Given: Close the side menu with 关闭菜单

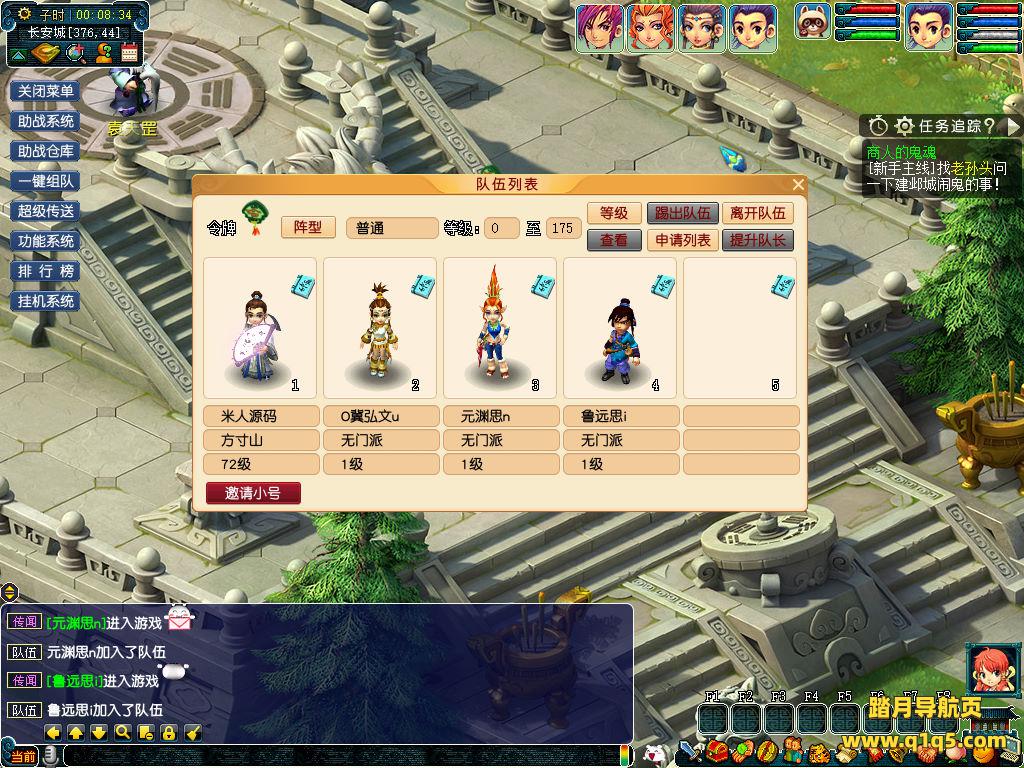Looking at the screenshot, I should pyautogui.click(x=46, y=91).
